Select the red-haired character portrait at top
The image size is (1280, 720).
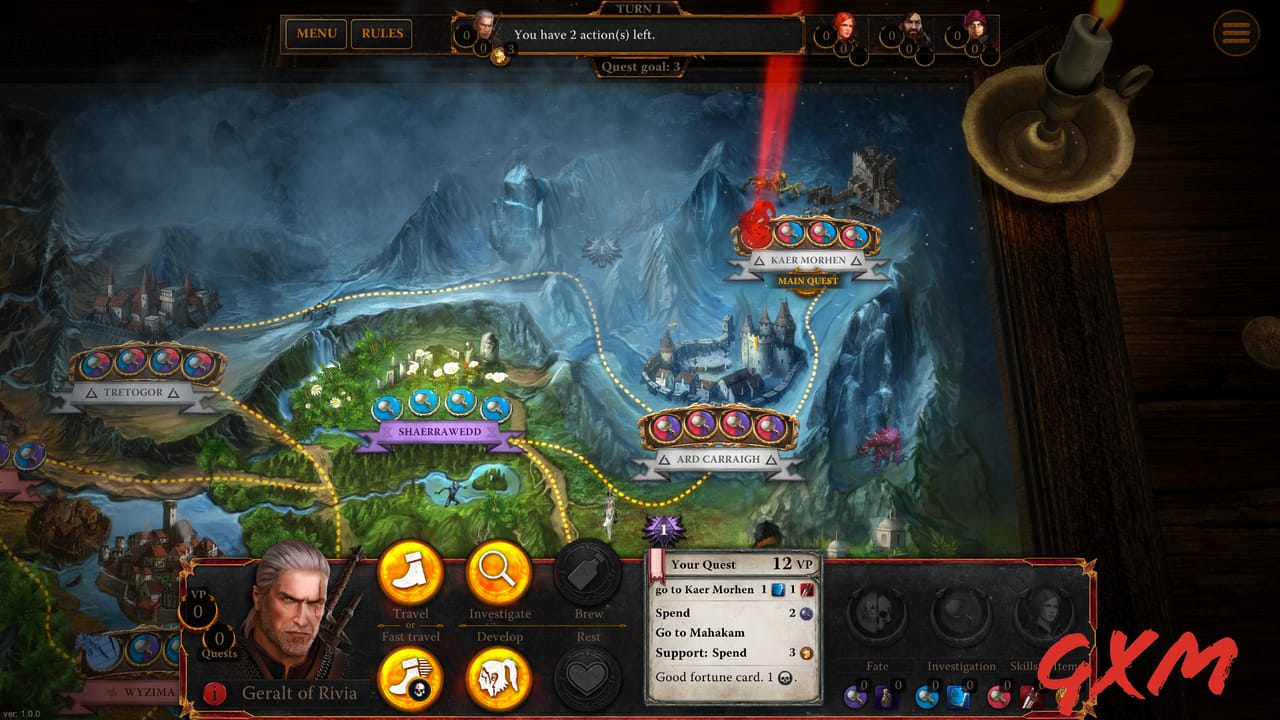[843, 22]
